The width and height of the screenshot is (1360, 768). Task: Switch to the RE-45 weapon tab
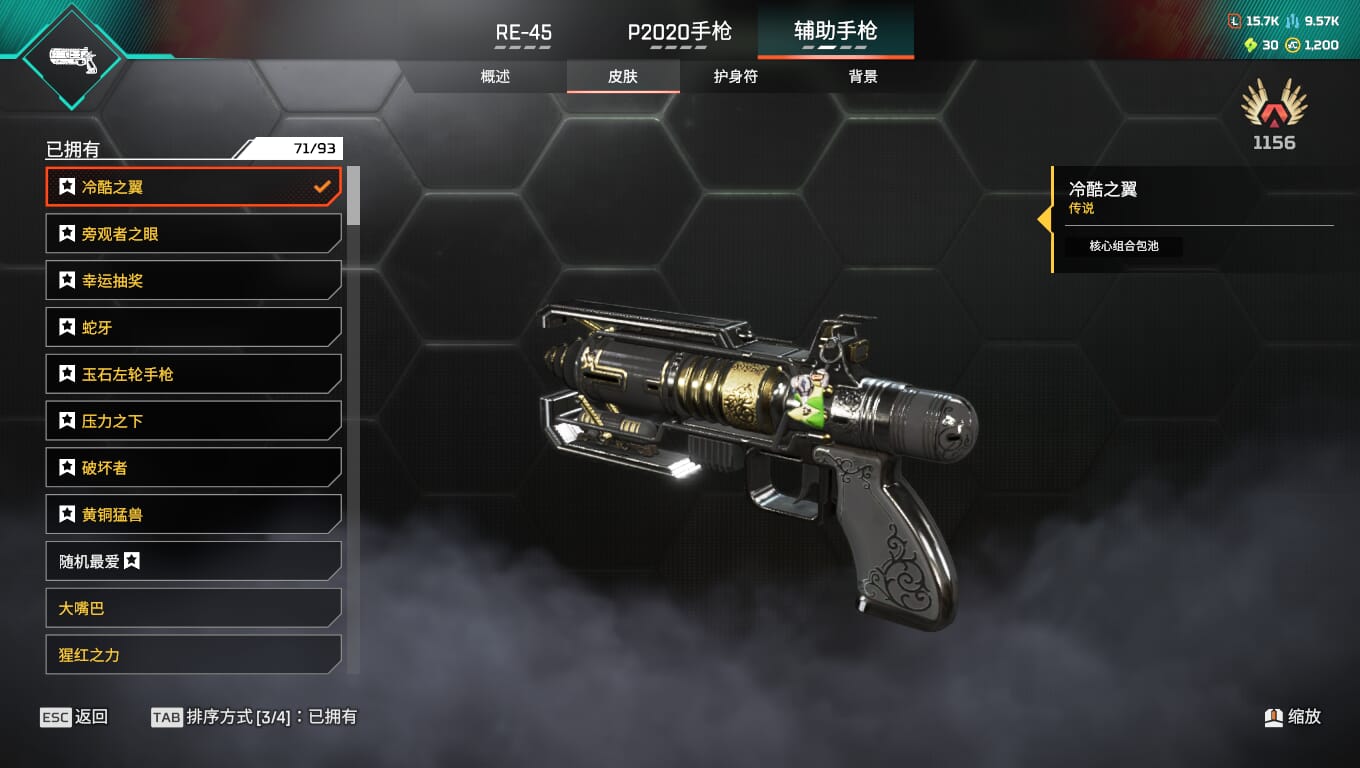[x=524, y=32]
